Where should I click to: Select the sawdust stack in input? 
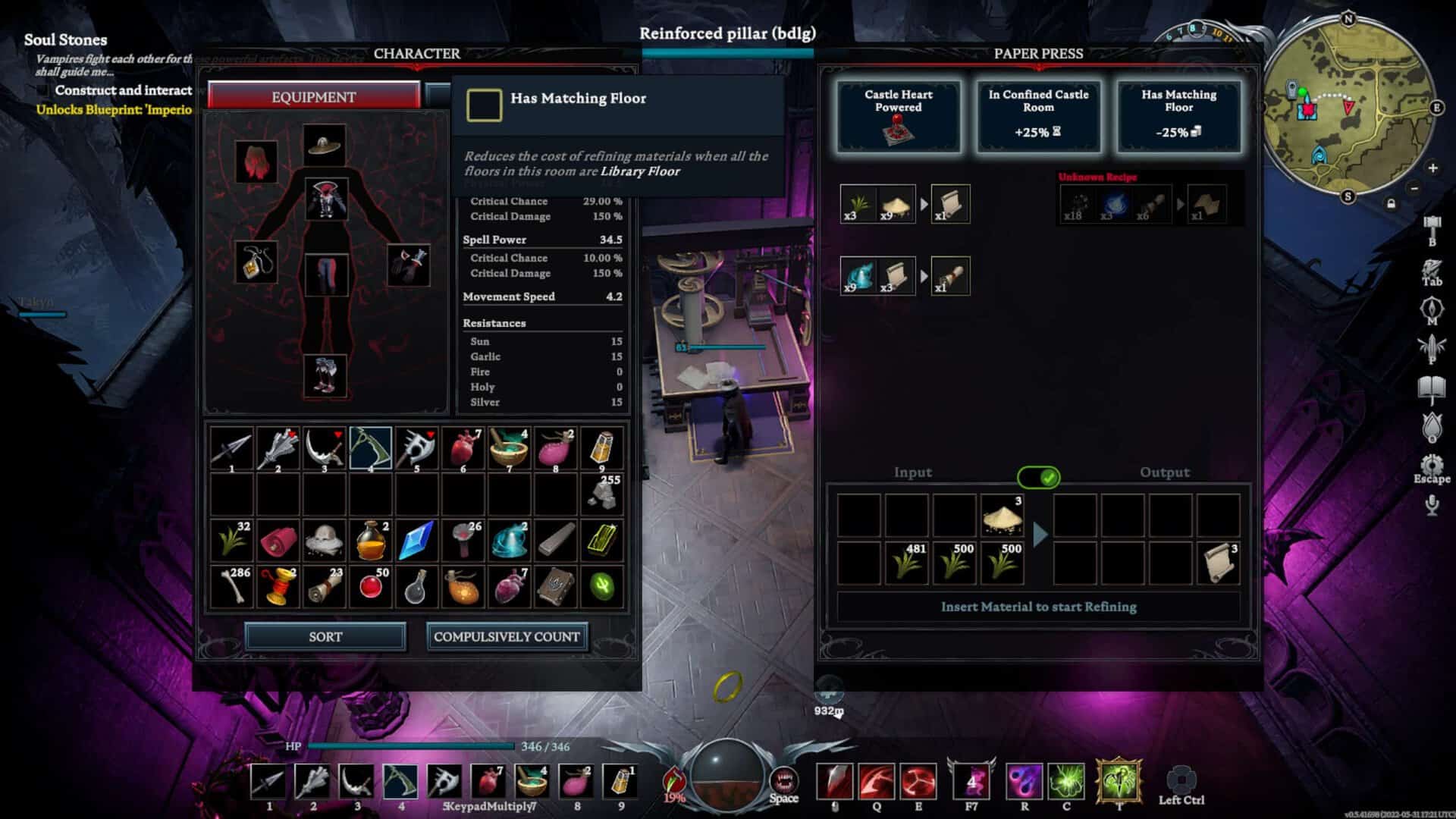[x=1002, y=517]
